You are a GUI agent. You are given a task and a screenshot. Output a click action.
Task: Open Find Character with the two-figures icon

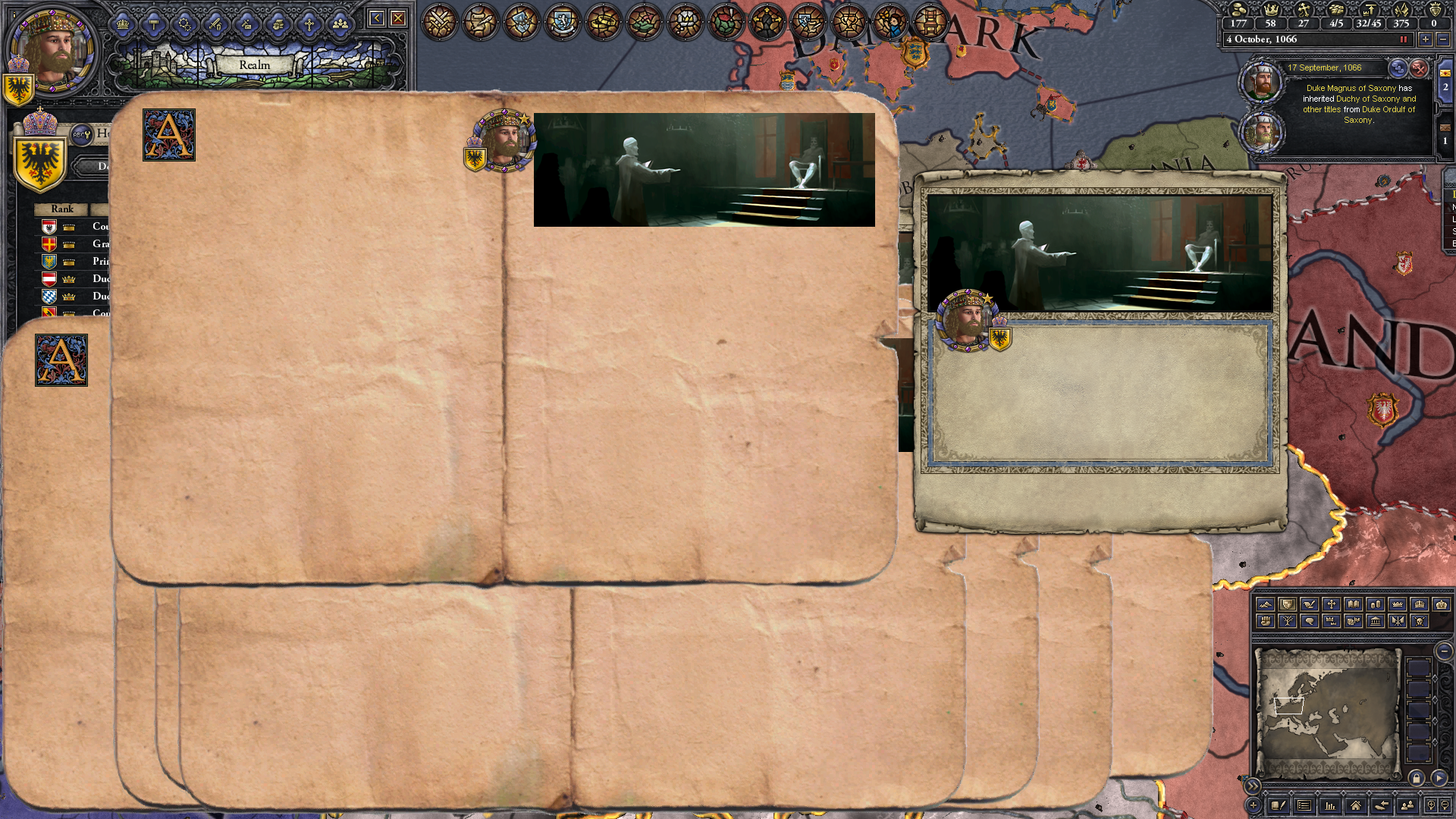pos(1407,806)
